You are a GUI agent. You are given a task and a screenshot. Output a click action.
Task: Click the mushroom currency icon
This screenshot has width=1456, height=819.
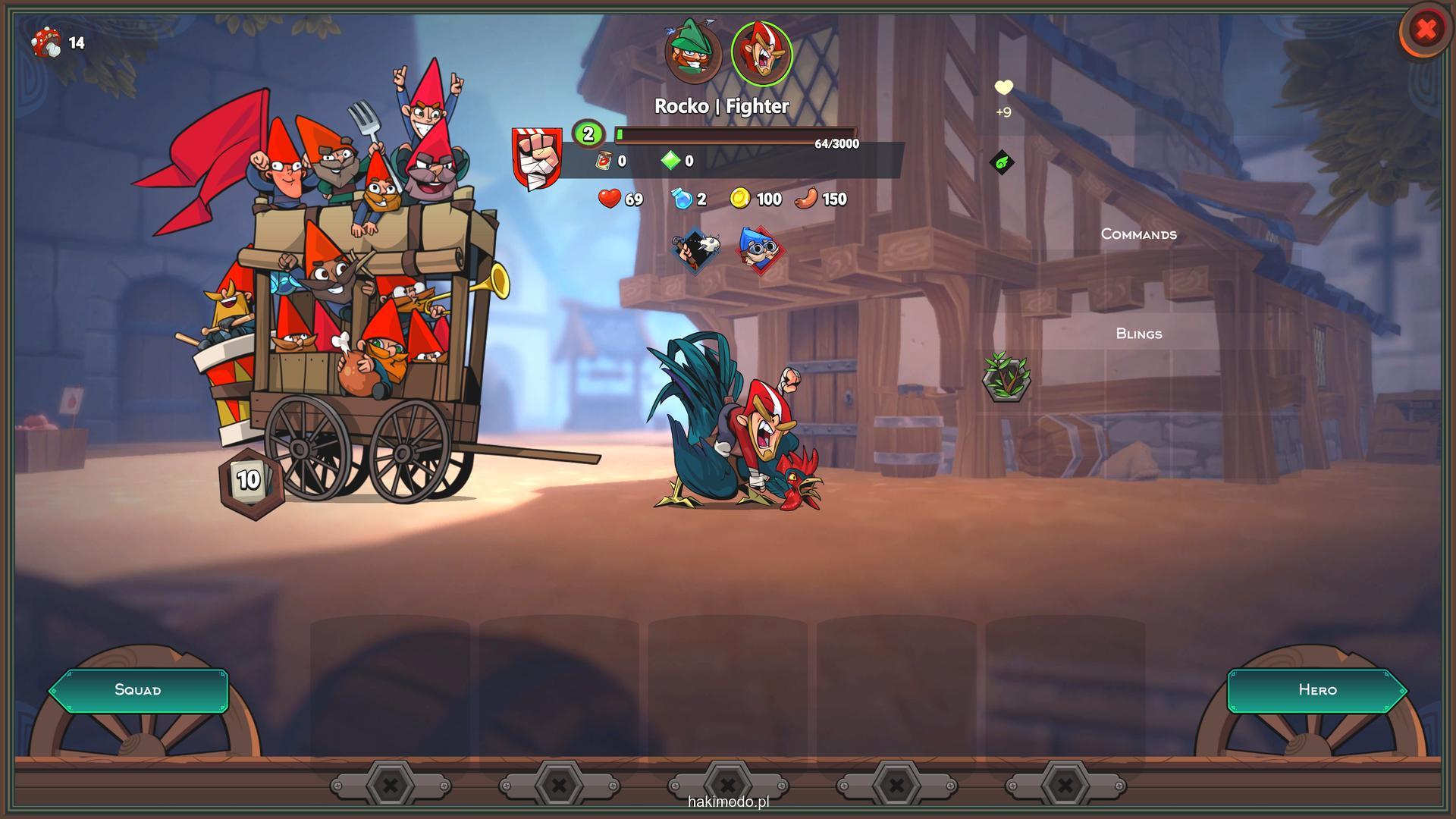coord(47,43)
